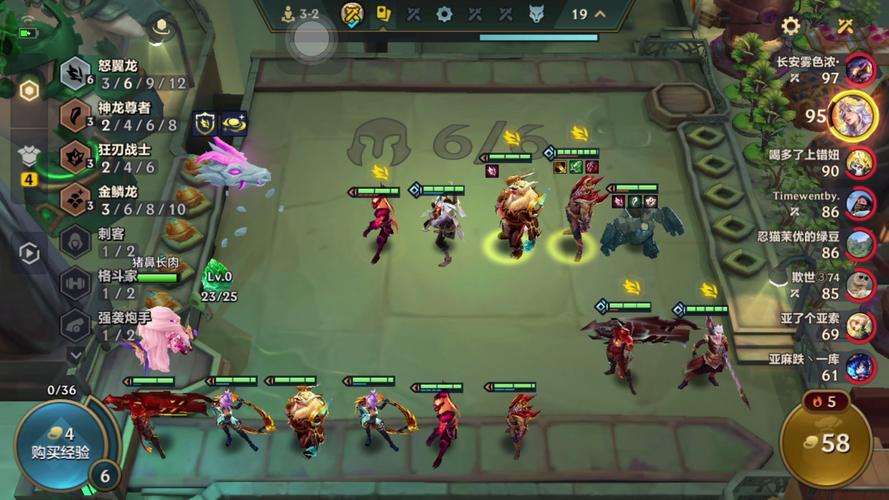Show details for the 狂刃战士 trait
Screen dimensions: 889x500
click(x=120, y=157)
